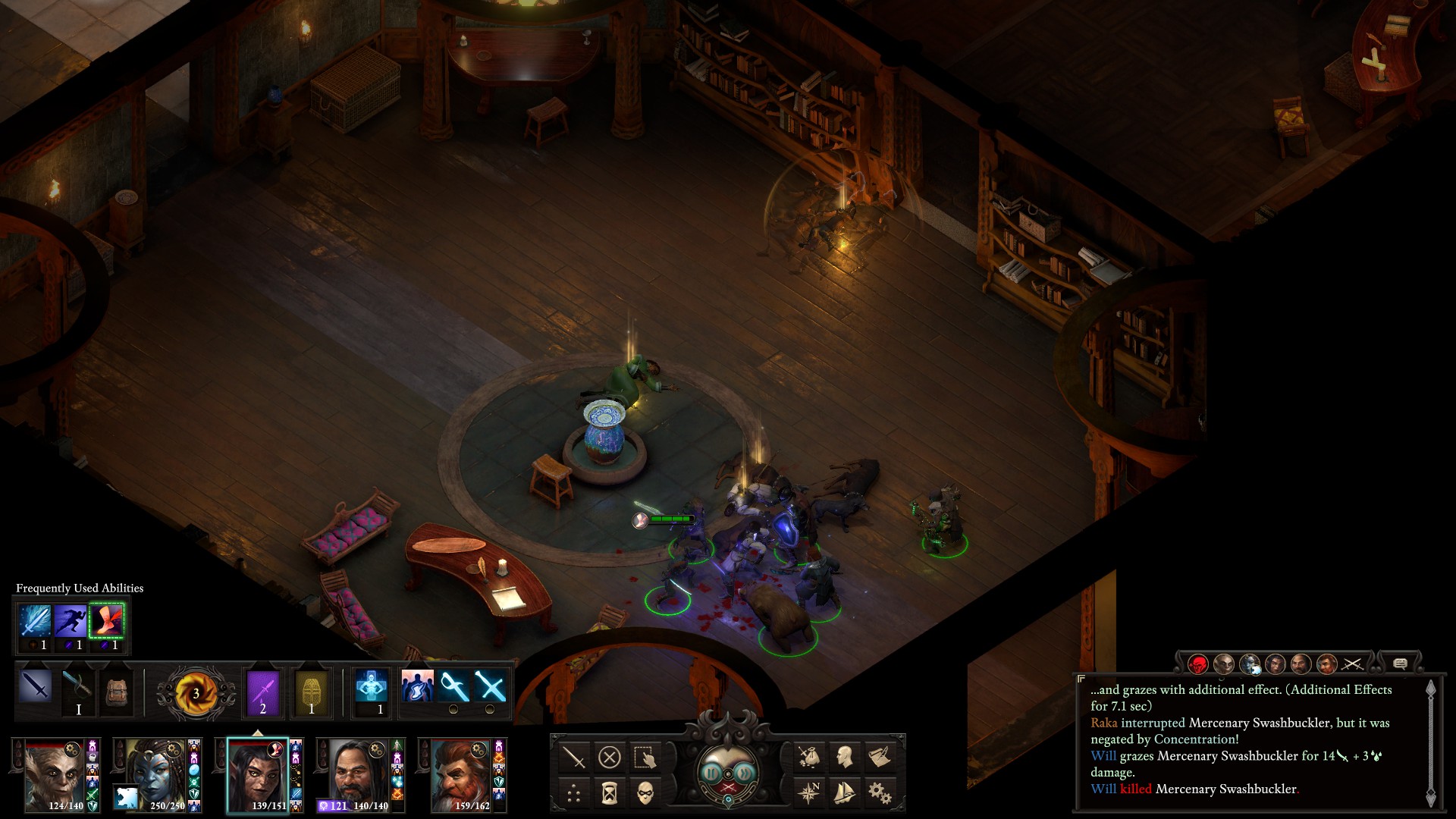The height and width of the screenshot is (819, 1456).
Task: Pause the game with the pause button
Action: pos(711,773)
